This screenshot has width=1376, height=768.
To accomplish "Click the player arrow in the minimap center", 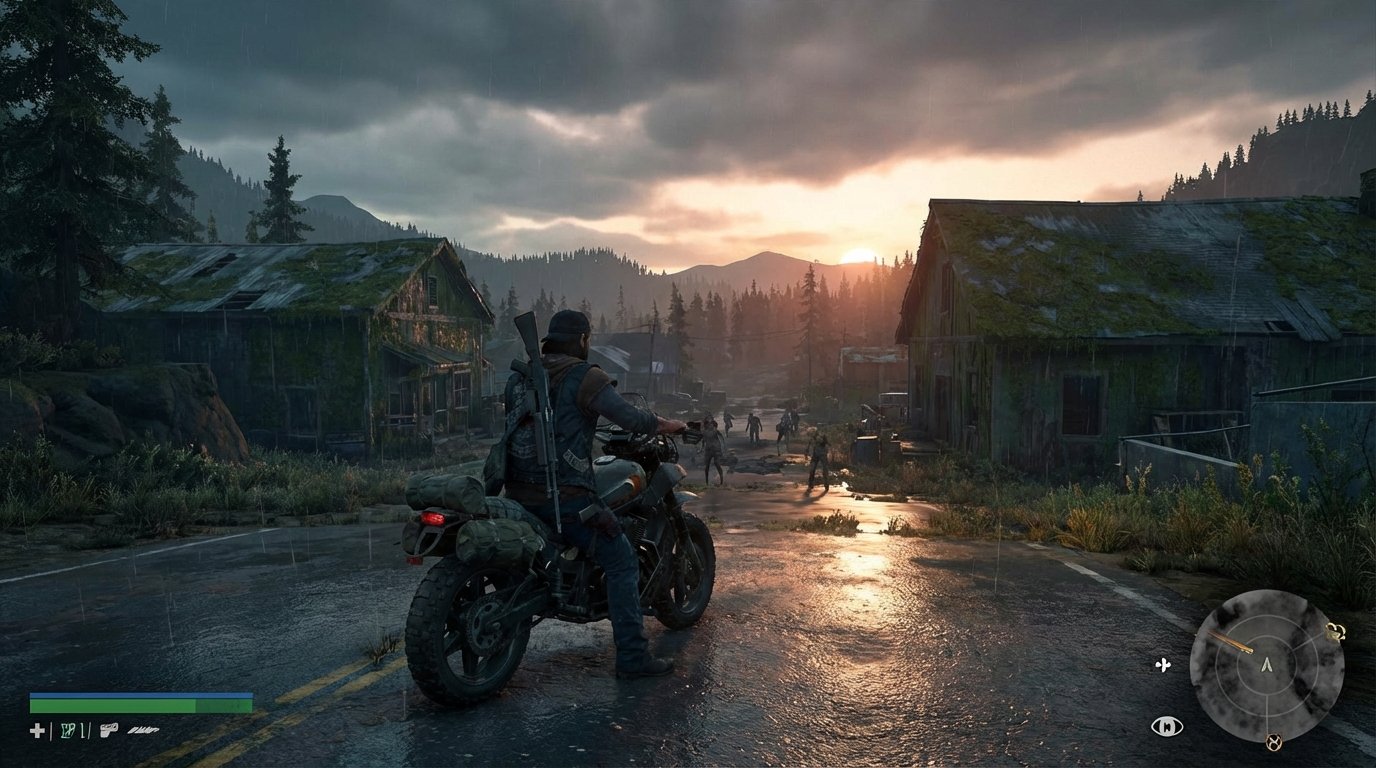I will tap(1267, 665).
